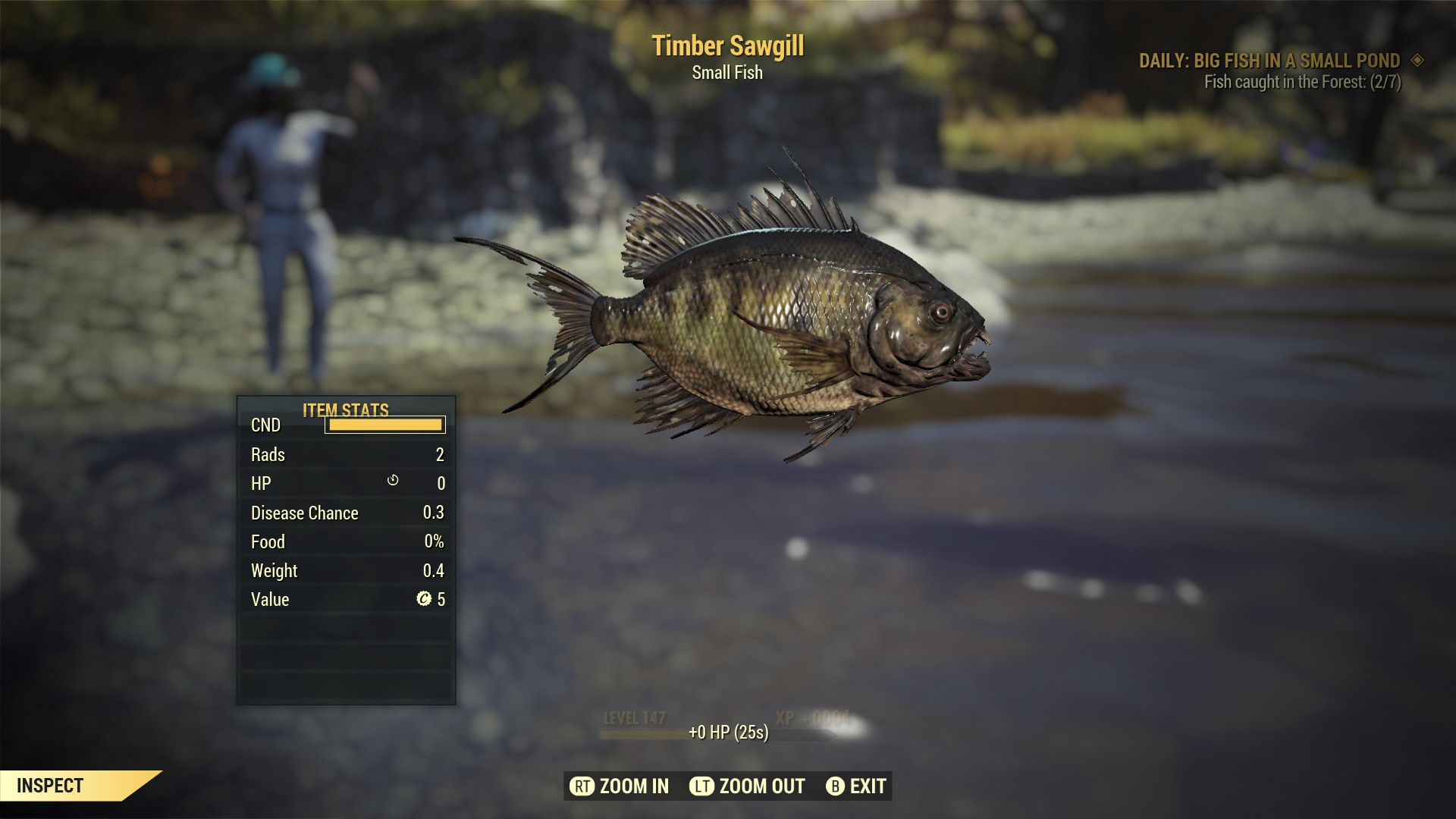Click the B button icon for Exit
Image resolution: width=1456 pixels, height=819 pixels.
[x=836, y=786]
